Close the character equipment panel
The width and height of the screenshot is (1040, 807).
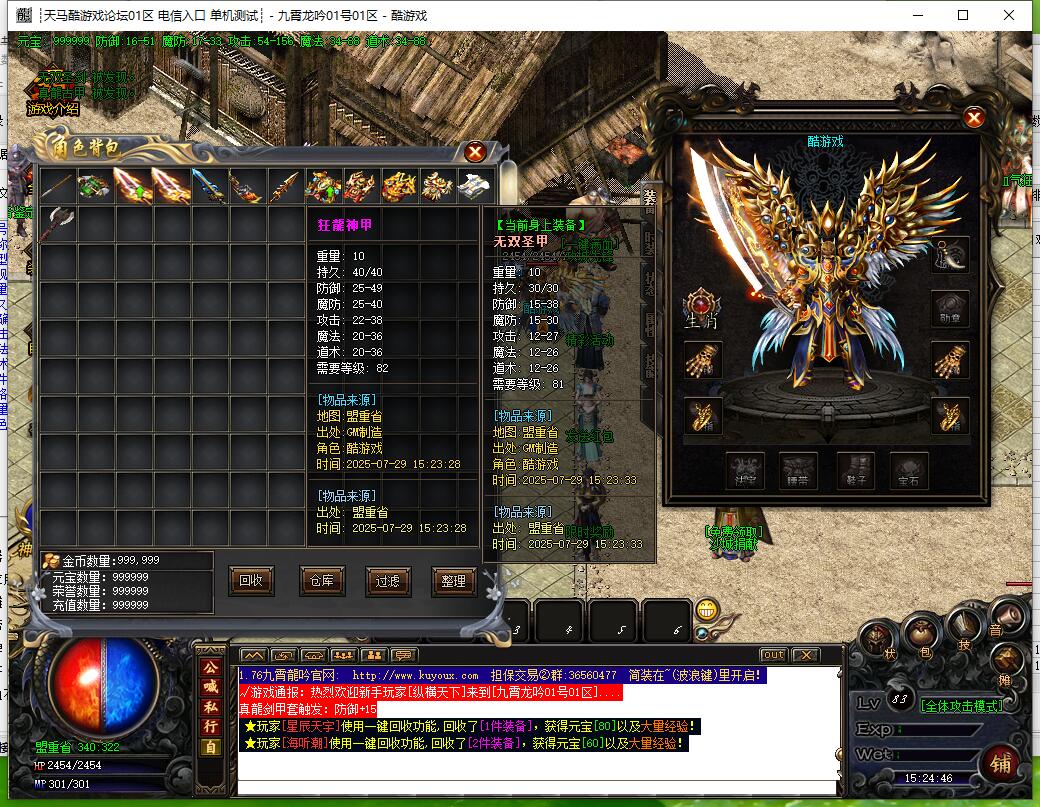974,118
